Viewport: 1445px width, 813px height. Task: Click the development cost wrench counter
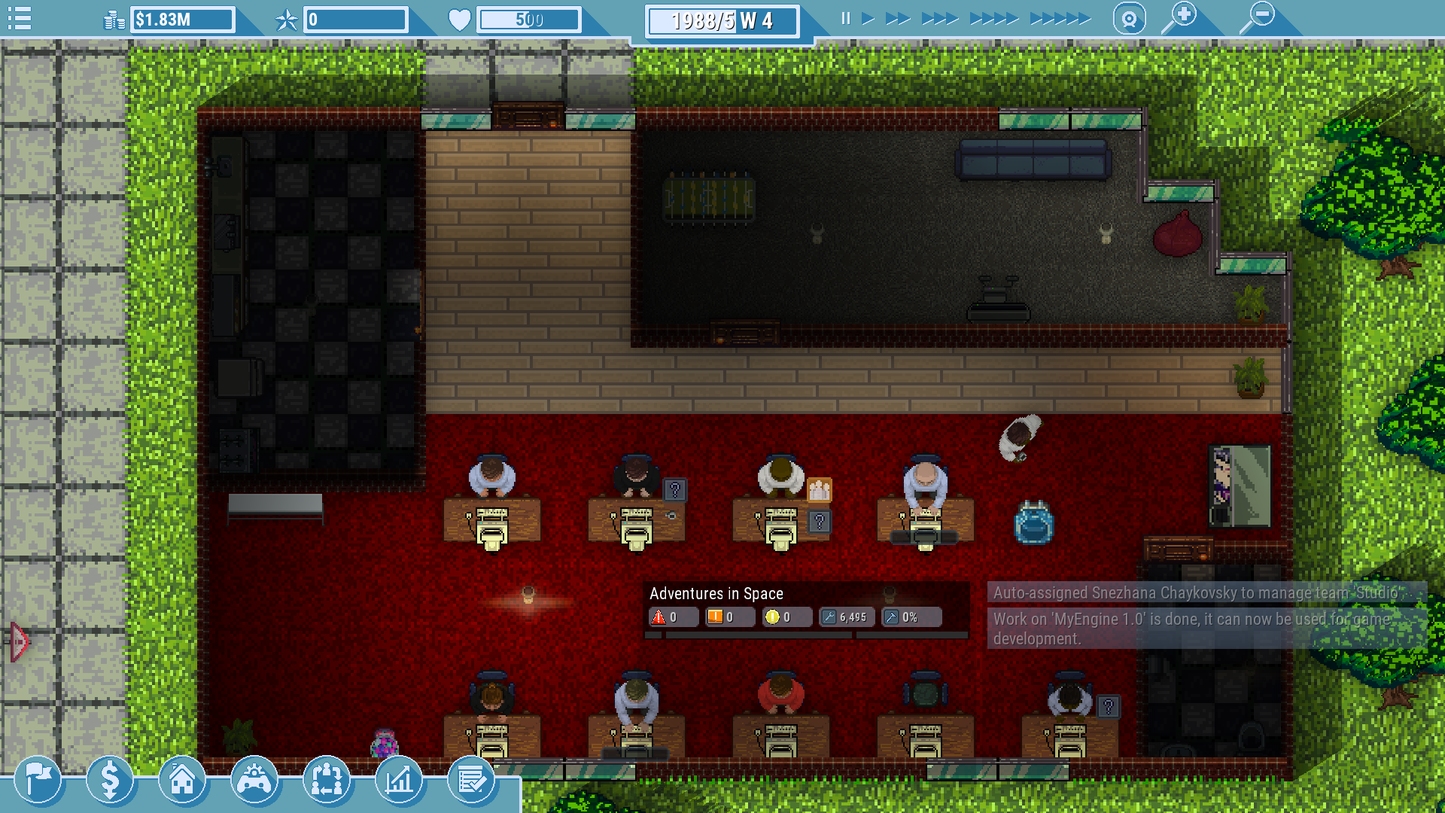tap(846, 617)
